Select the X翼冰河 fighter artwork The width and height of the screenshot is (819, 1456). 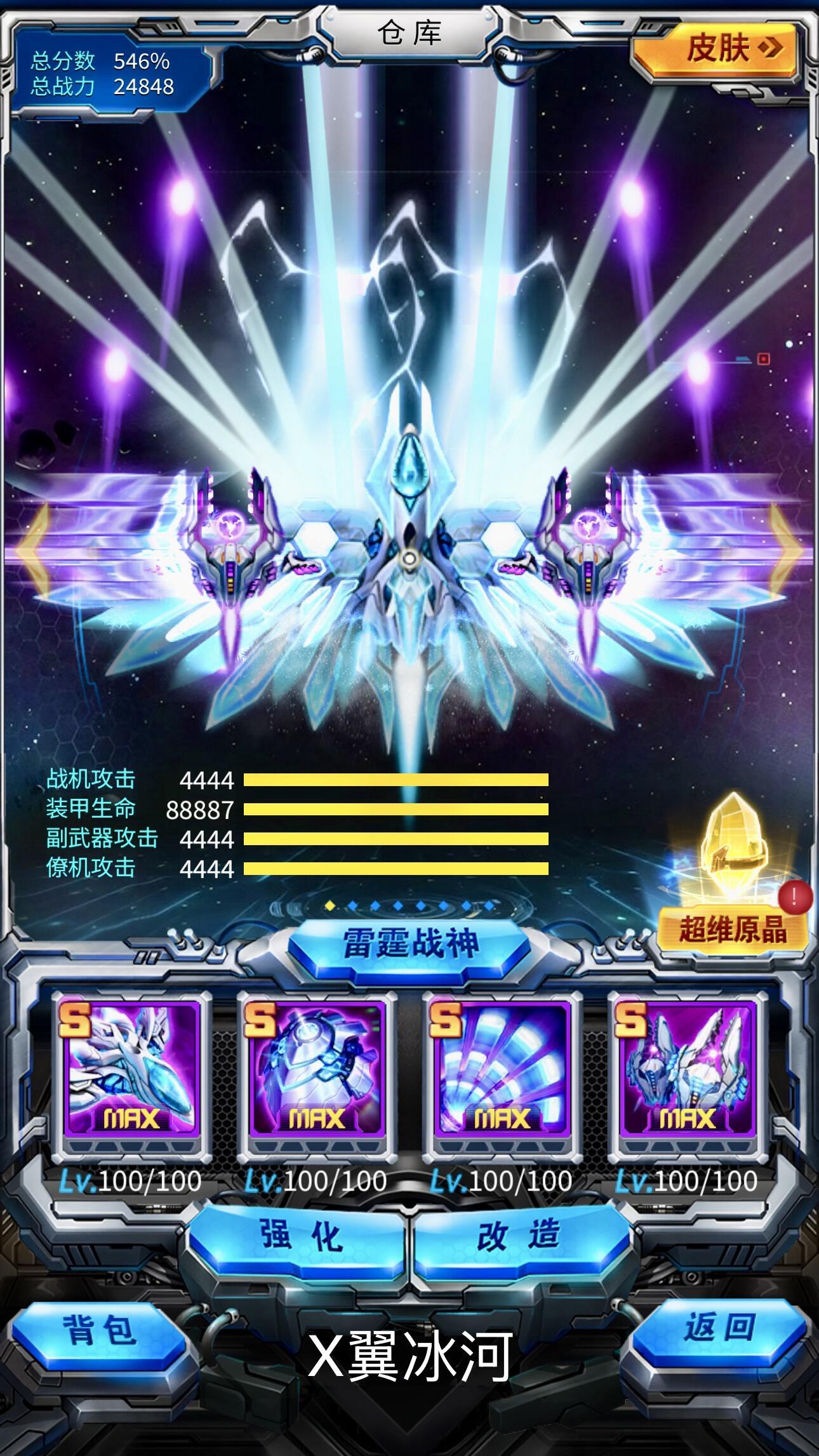(409, 571)
